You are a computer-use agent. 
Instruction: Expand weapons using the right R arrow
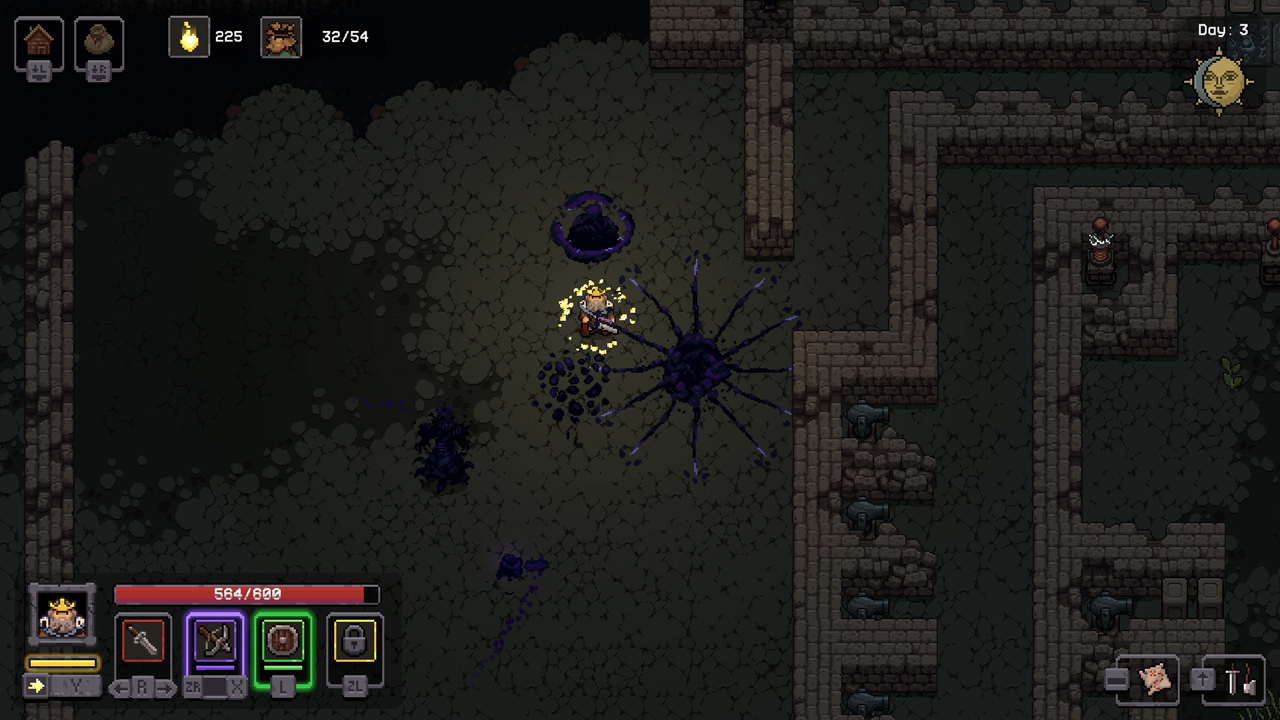tap(166, 687)
